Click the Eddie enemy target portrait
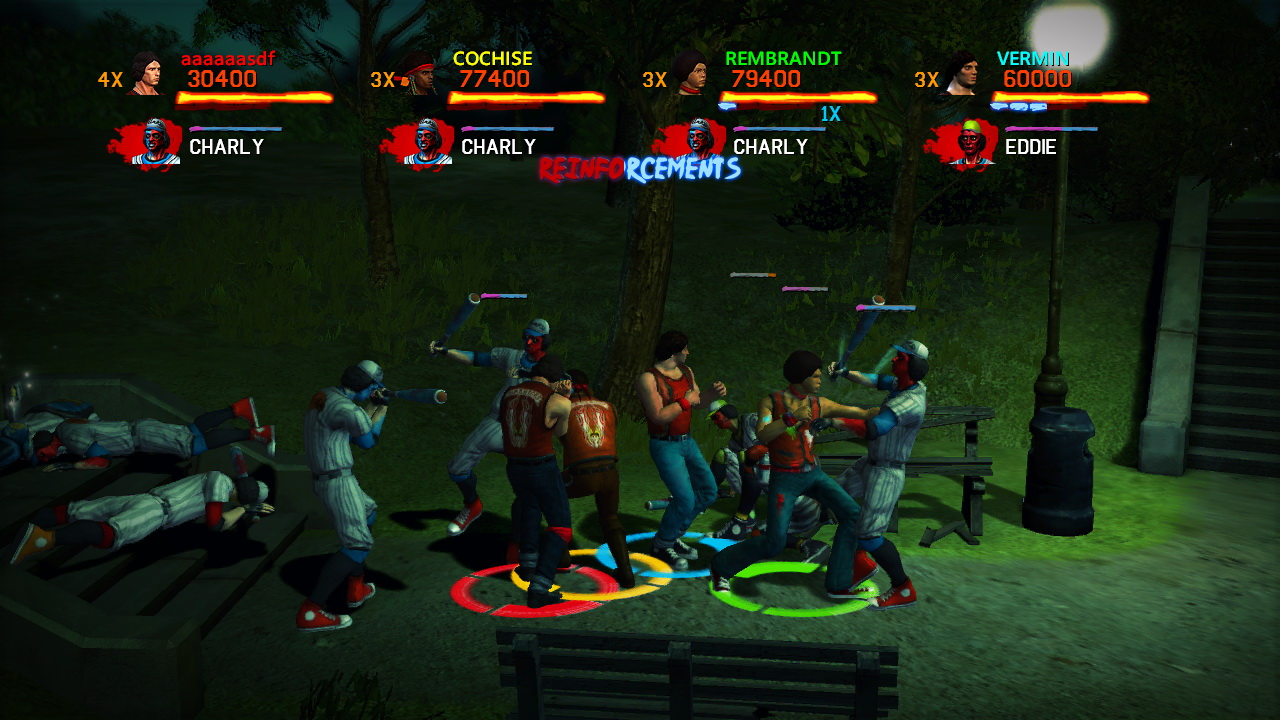Image resolution: width=1280 pixels, height=720 pixels. [970, 143]
